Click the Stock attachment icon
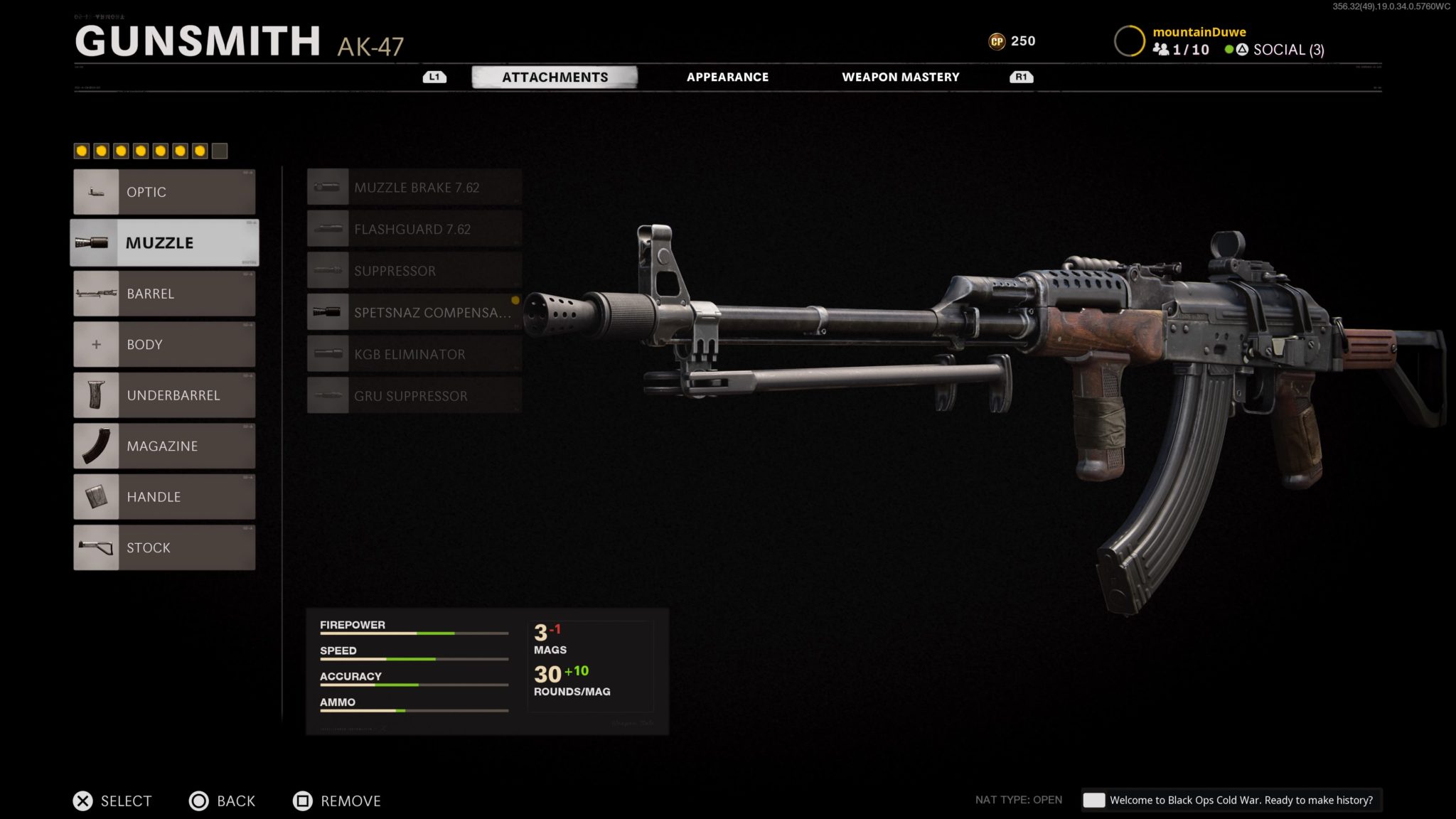The width and height of the screenshot is (1456, 819). [96, 547]
